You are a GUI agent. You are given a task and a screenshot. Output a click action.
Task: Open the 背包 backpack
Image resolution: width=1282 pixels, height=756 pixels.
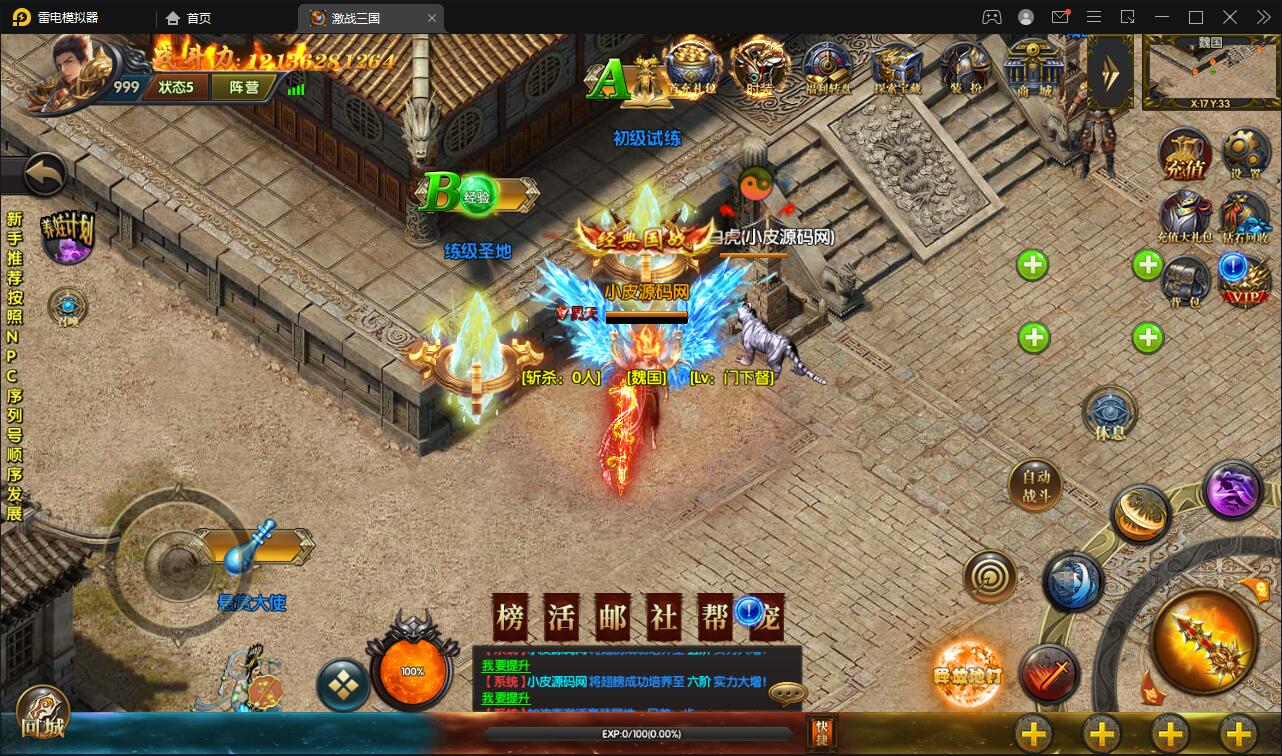pos(1186,281)
